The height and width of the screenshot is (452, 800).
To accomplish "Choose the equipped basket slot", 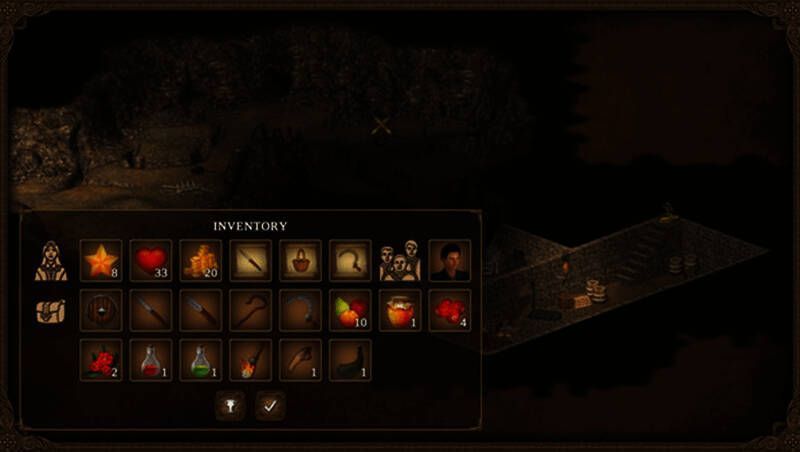I will click(x=300, y=260).
